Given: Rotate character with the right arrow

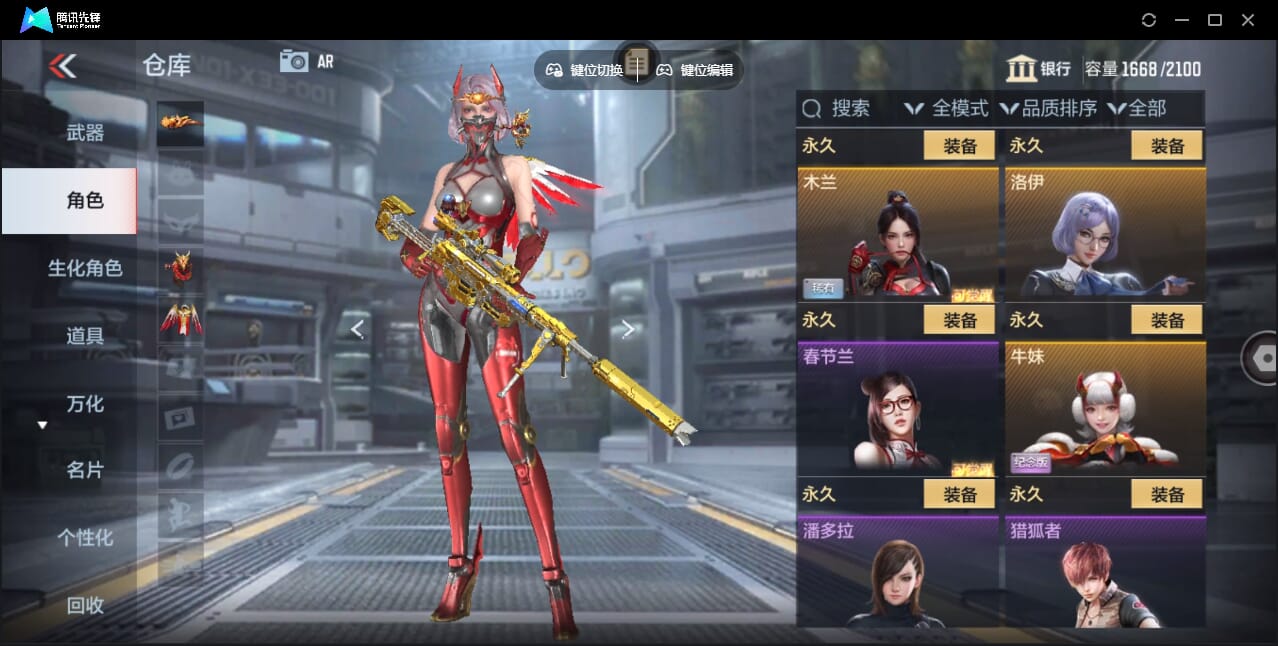Looking at the screenshot, I should click(x=628, y=329).
